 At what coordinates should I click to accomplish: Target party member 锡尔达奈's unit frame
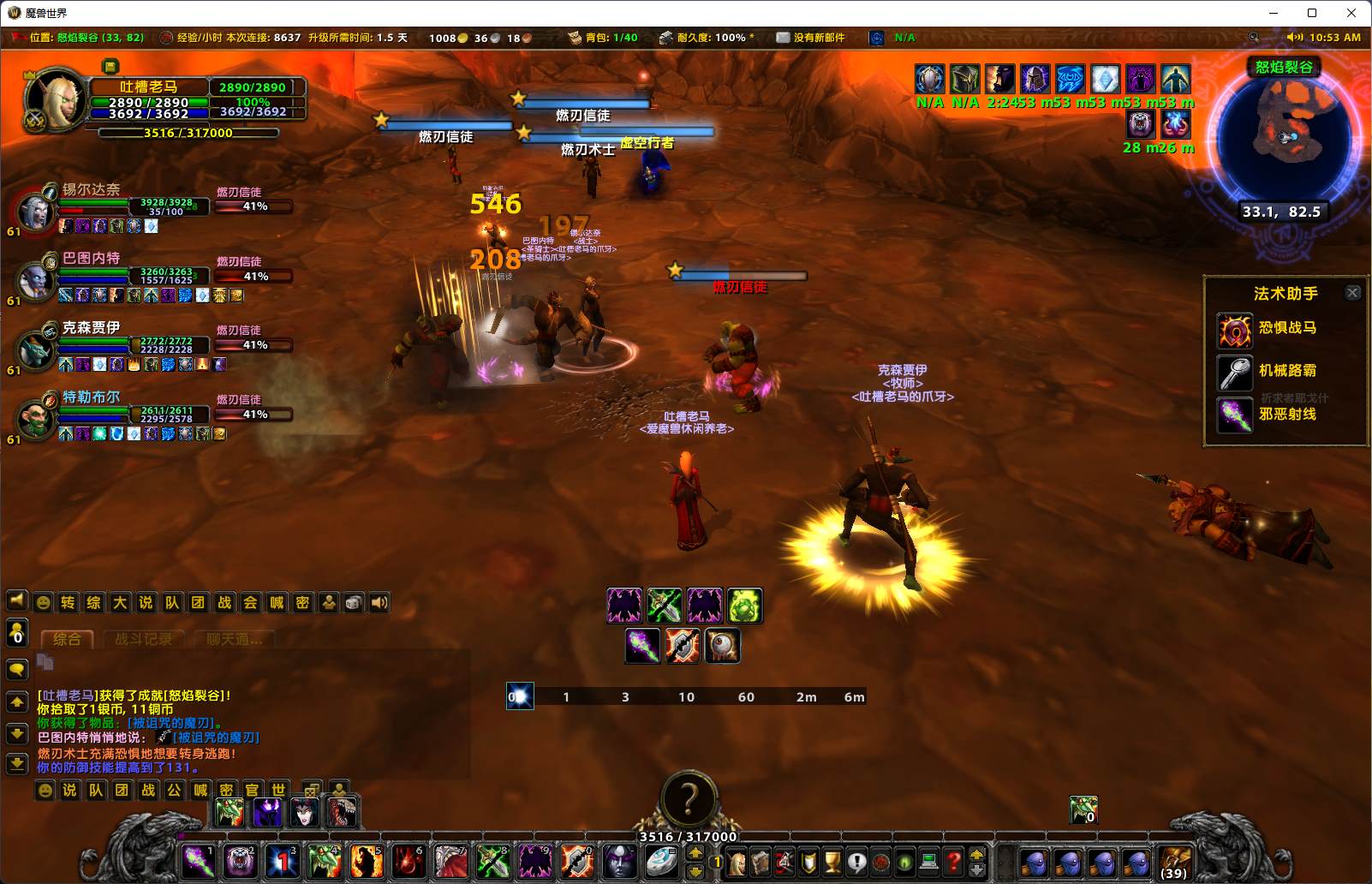(36, 209)
